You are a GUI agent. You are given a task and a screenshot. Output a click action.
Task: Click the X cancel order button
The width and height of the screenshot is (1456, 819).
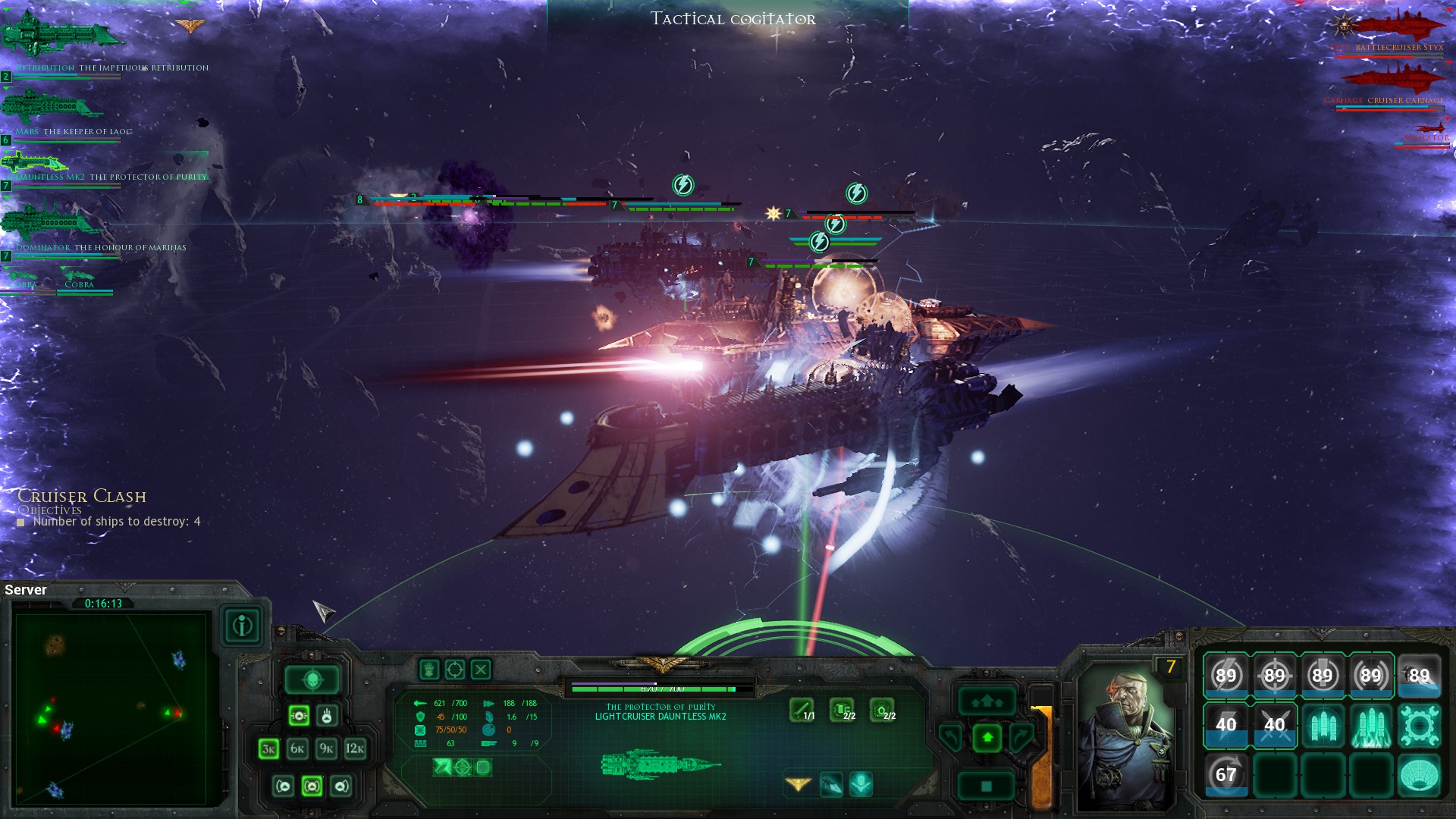click(481, 670)
